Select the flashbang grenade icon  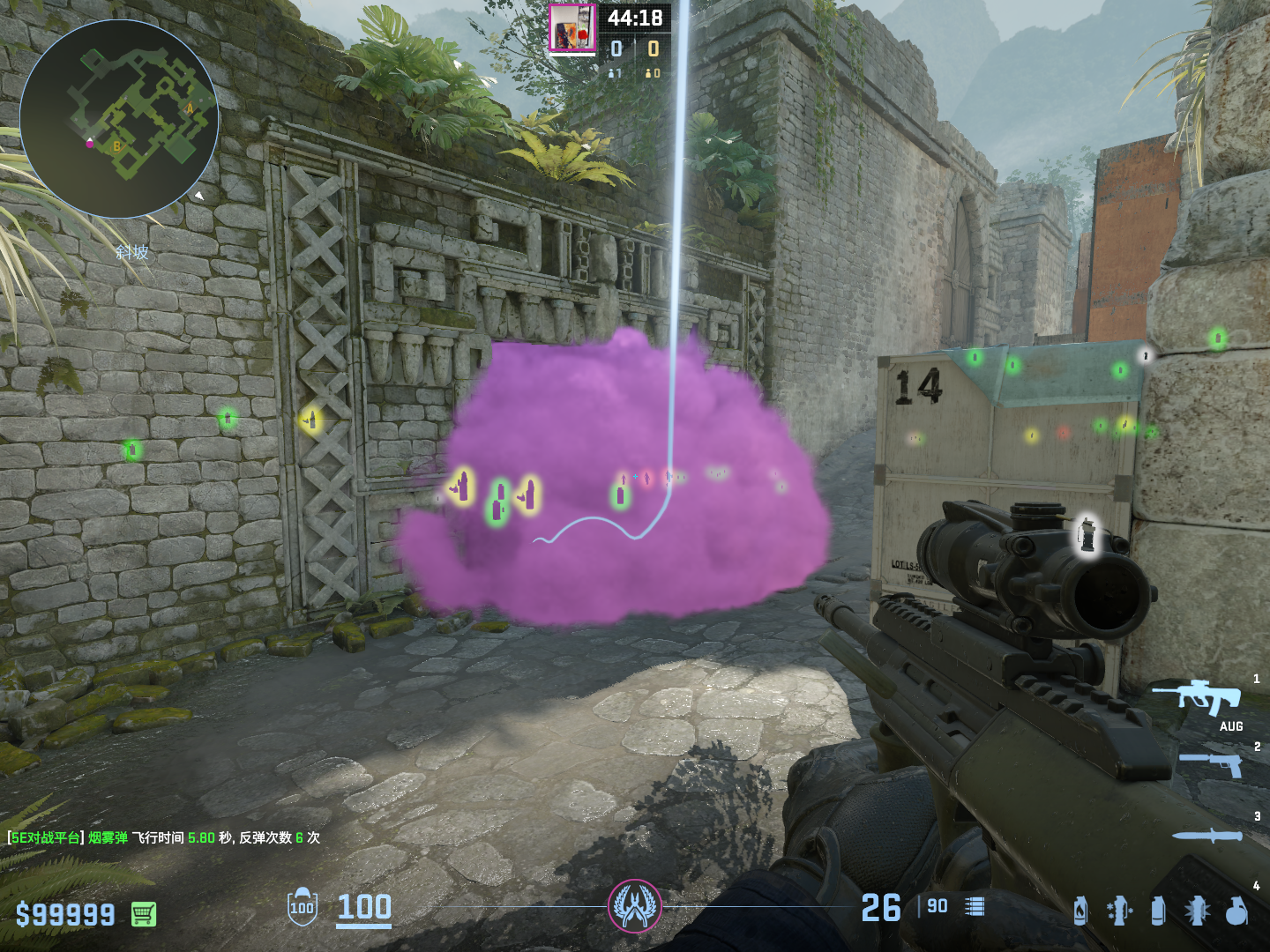[x=1198, y=911]
